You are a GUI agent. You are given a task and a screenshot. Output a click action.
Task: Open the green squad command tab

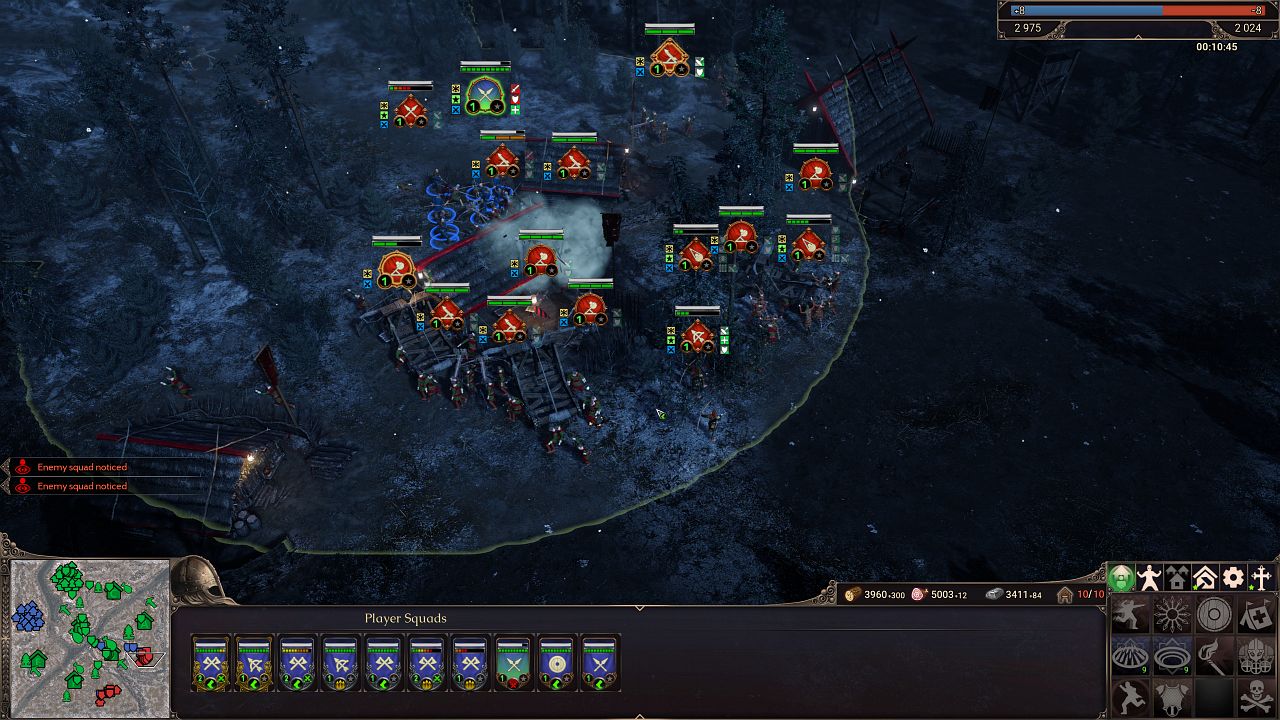pyautogui.click(x=1121, y=578)
